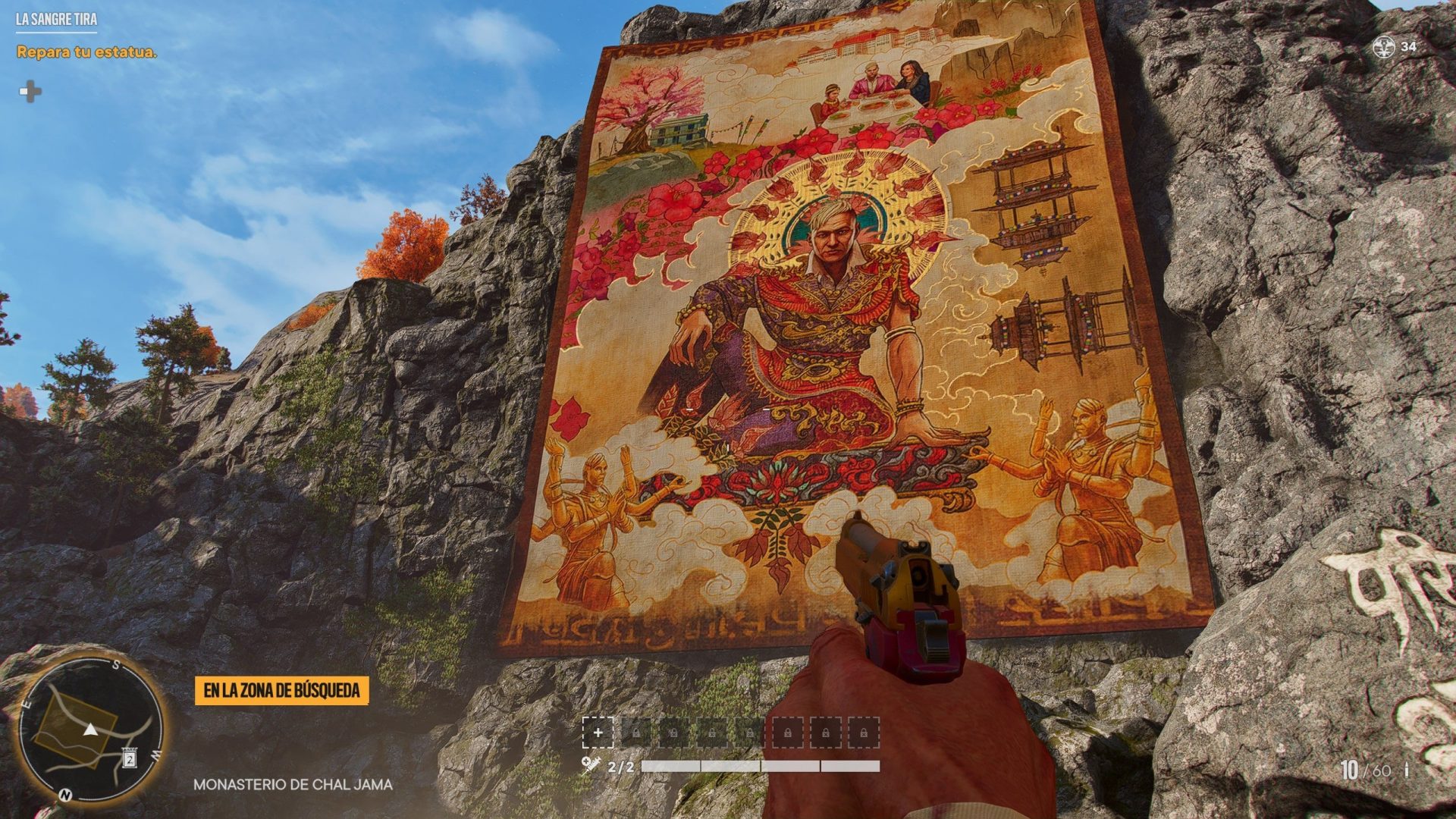Use the healing syringe icon
The width and height of the screenshot is (1456, 819).
591,764
